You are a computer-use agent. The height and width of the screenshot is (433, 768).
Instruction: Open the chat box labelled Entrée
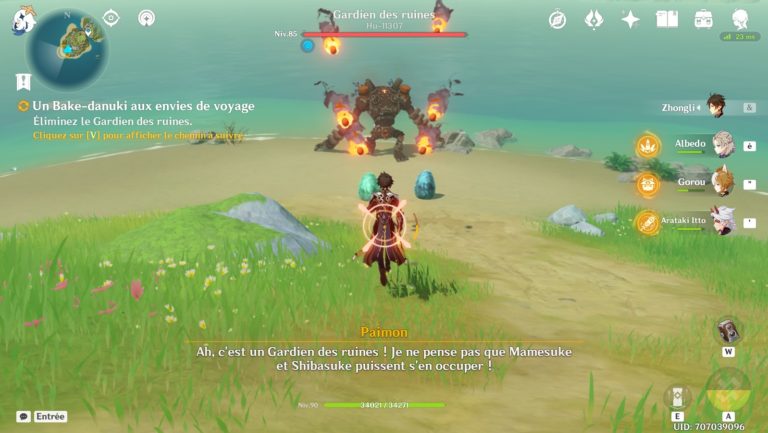(x=42, y=416)
